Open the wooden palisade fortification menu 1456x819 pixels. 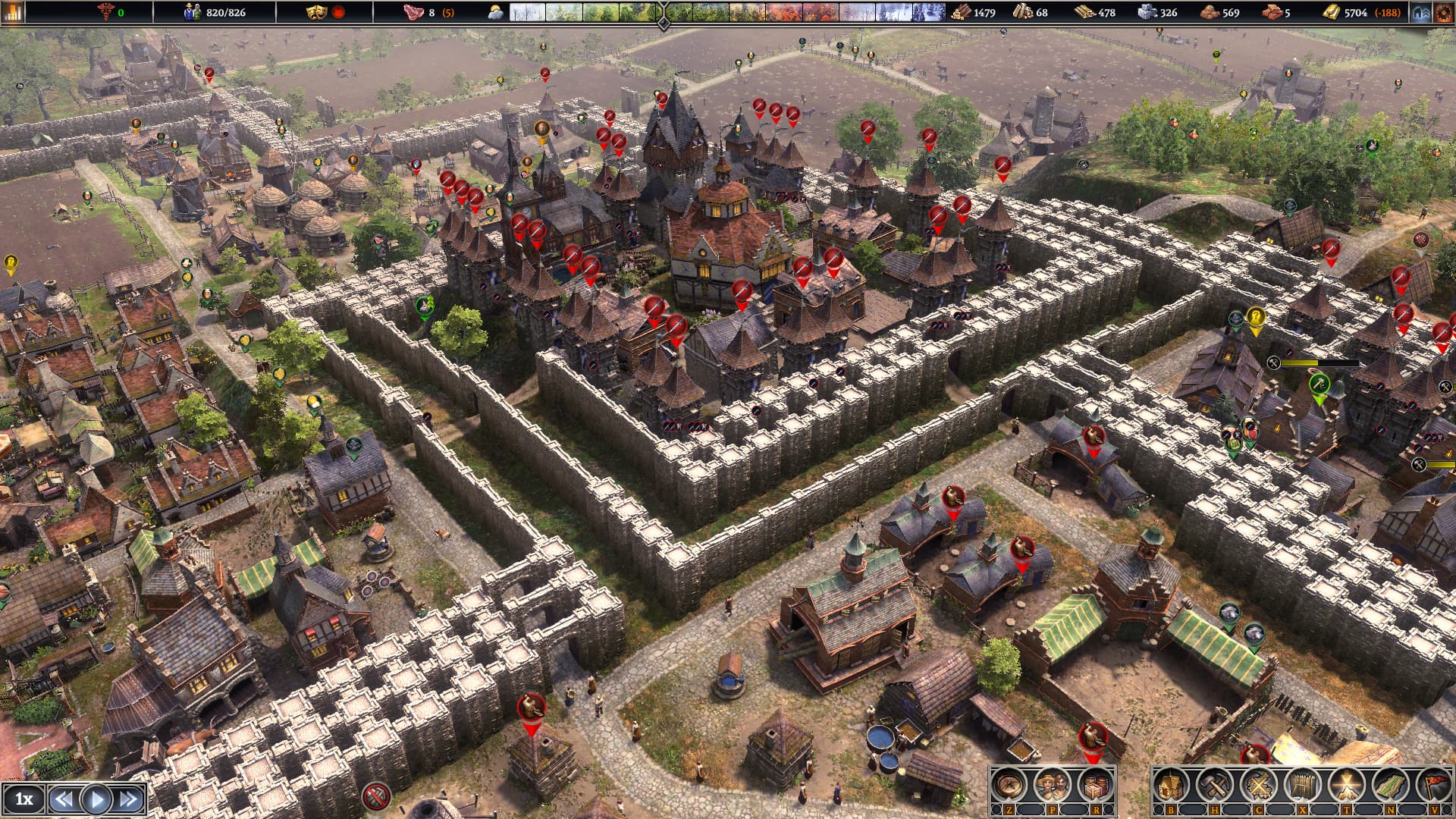click(1302, 786)
